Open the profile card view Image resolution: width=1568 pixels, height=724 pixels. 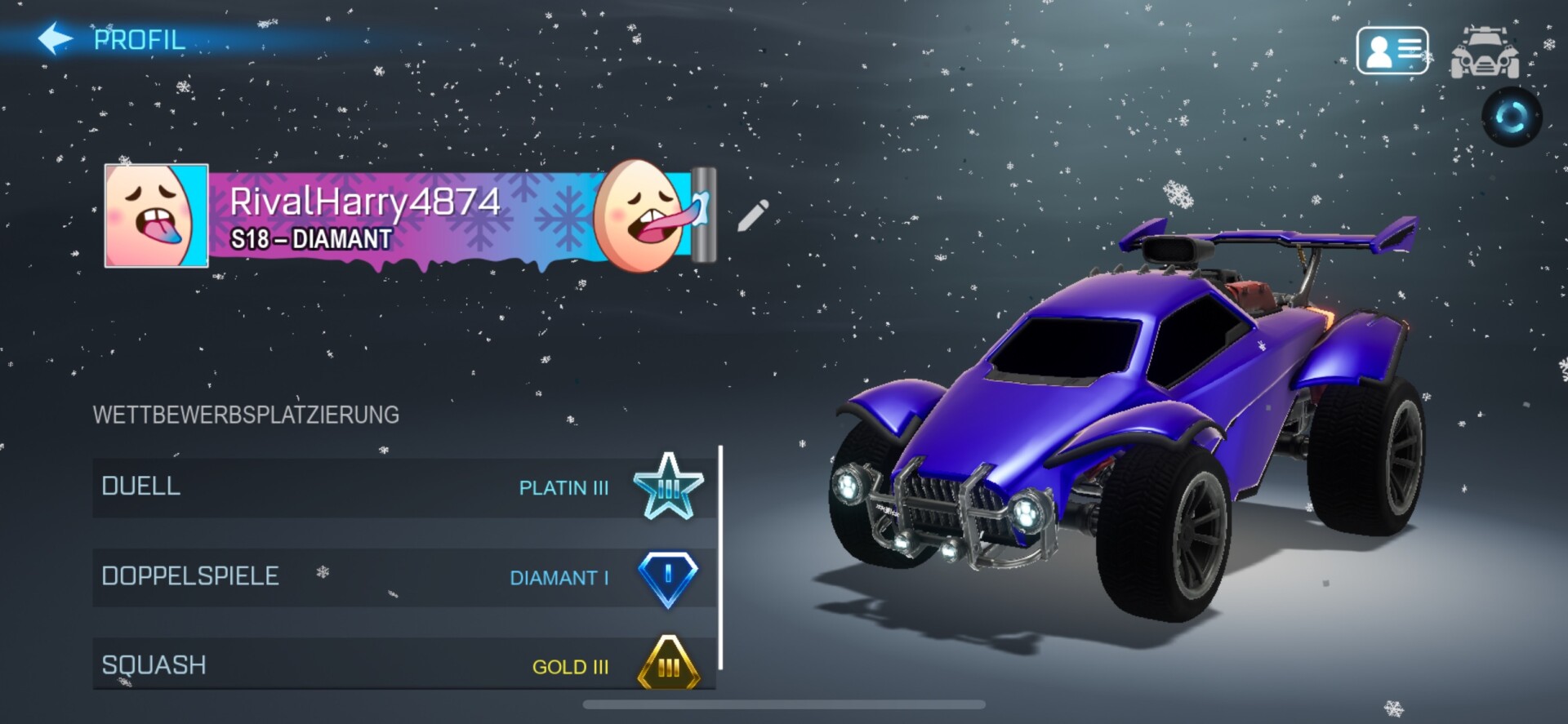[1392, 51]
